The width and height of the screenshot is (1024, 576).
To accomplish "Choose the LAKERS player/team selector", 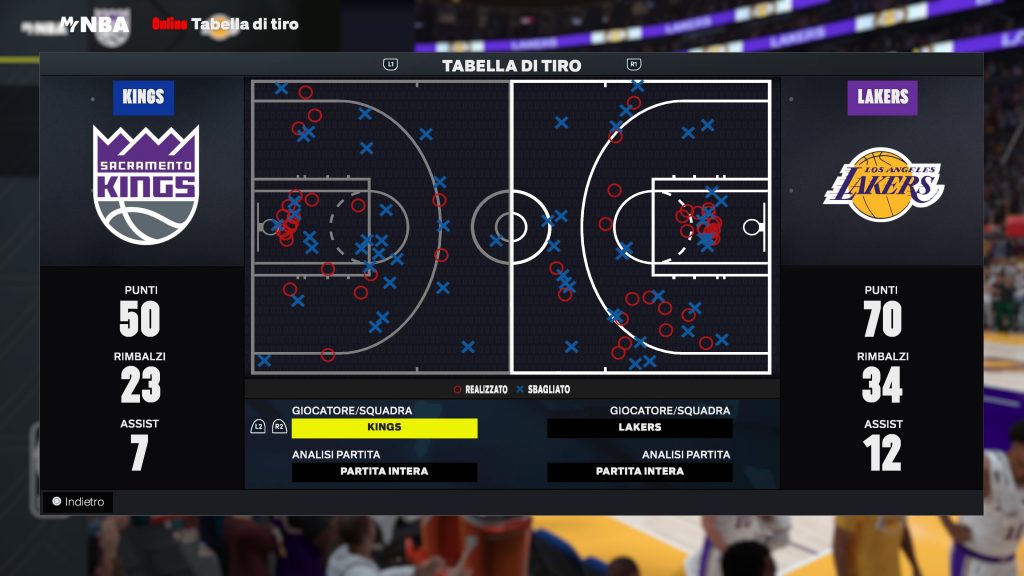I will tap(640, 428).
